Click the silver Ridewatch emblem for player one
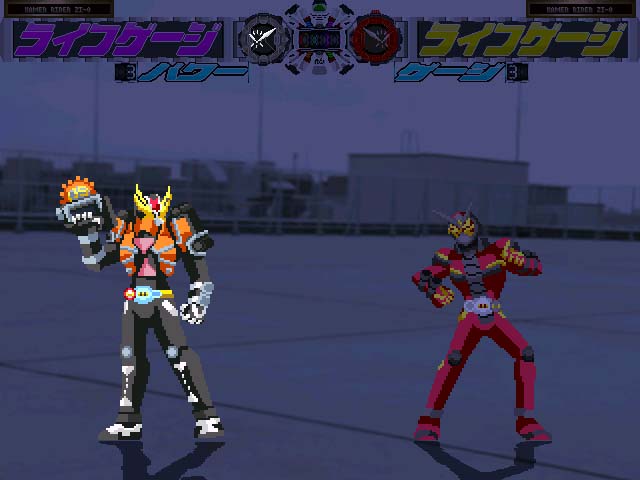This screenshot has height=480, width=640. (260, 39)
